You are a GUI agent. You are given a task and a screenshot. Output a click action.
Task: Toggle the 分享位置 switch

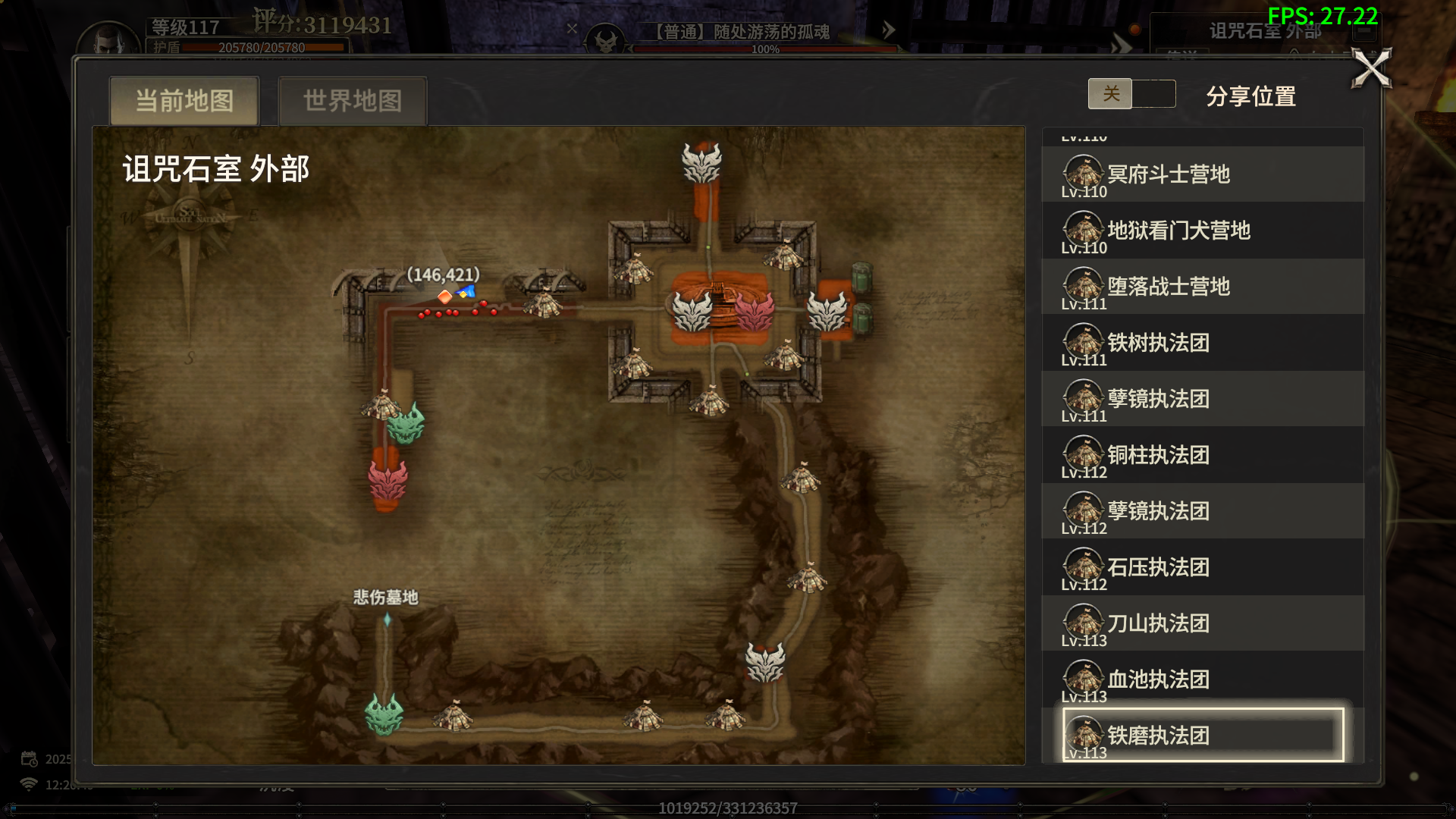(1131, 94)
